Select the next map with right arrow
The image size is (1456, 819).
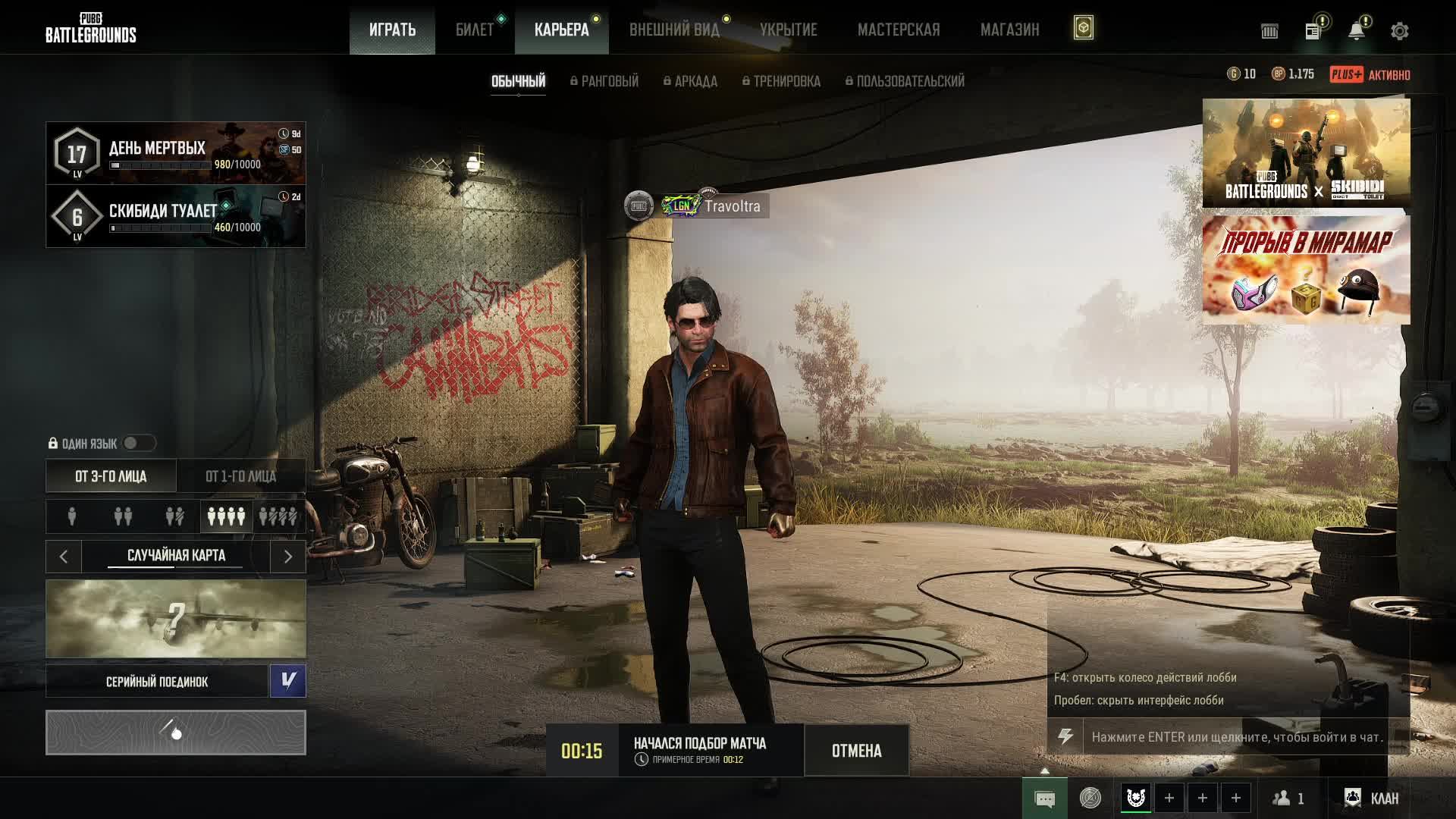coord(288,557)
